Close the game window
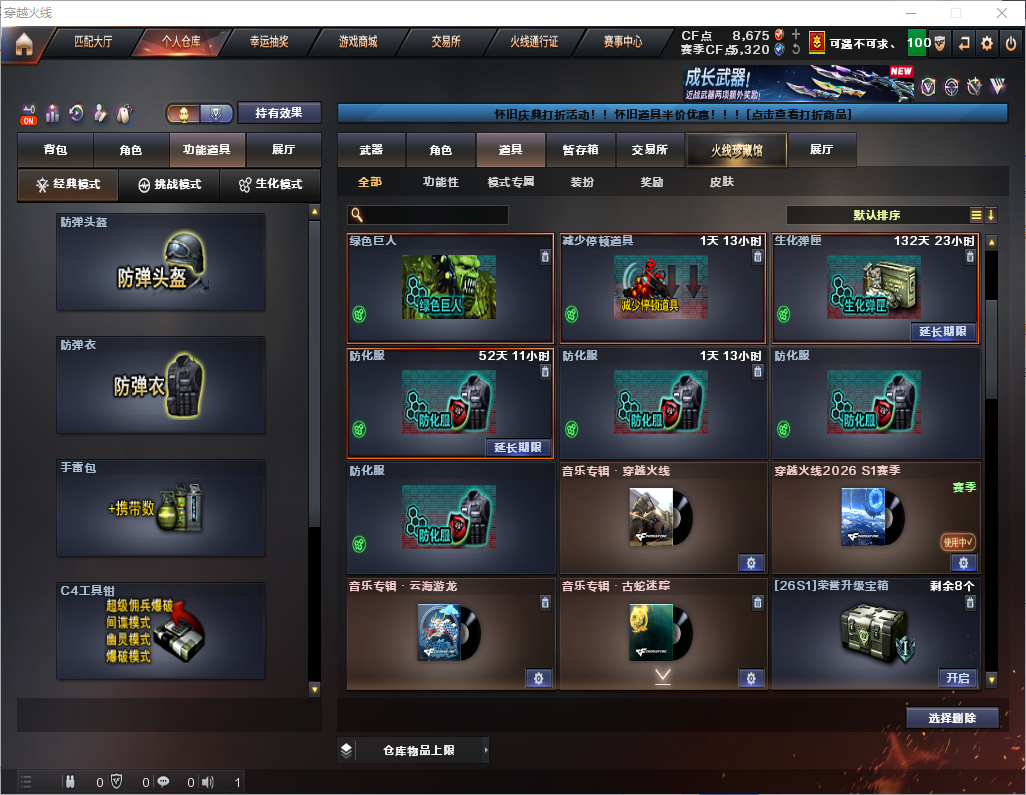This screenshot has width=1026, height=795. [1002, 13]
